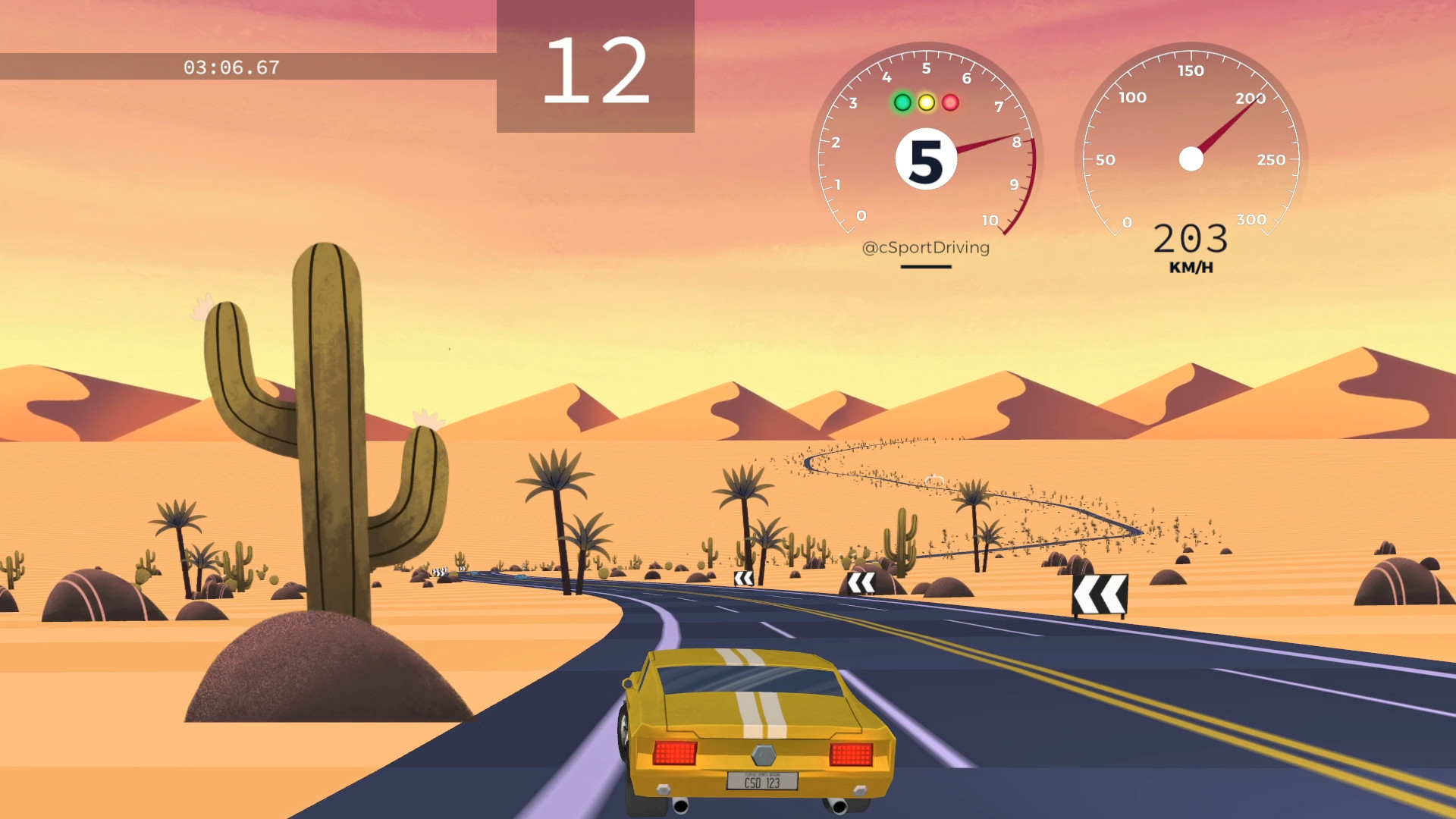Toggle the yellow shift light
The width and height of the screenshot is (1456, 819).
[x=926, y=101]
